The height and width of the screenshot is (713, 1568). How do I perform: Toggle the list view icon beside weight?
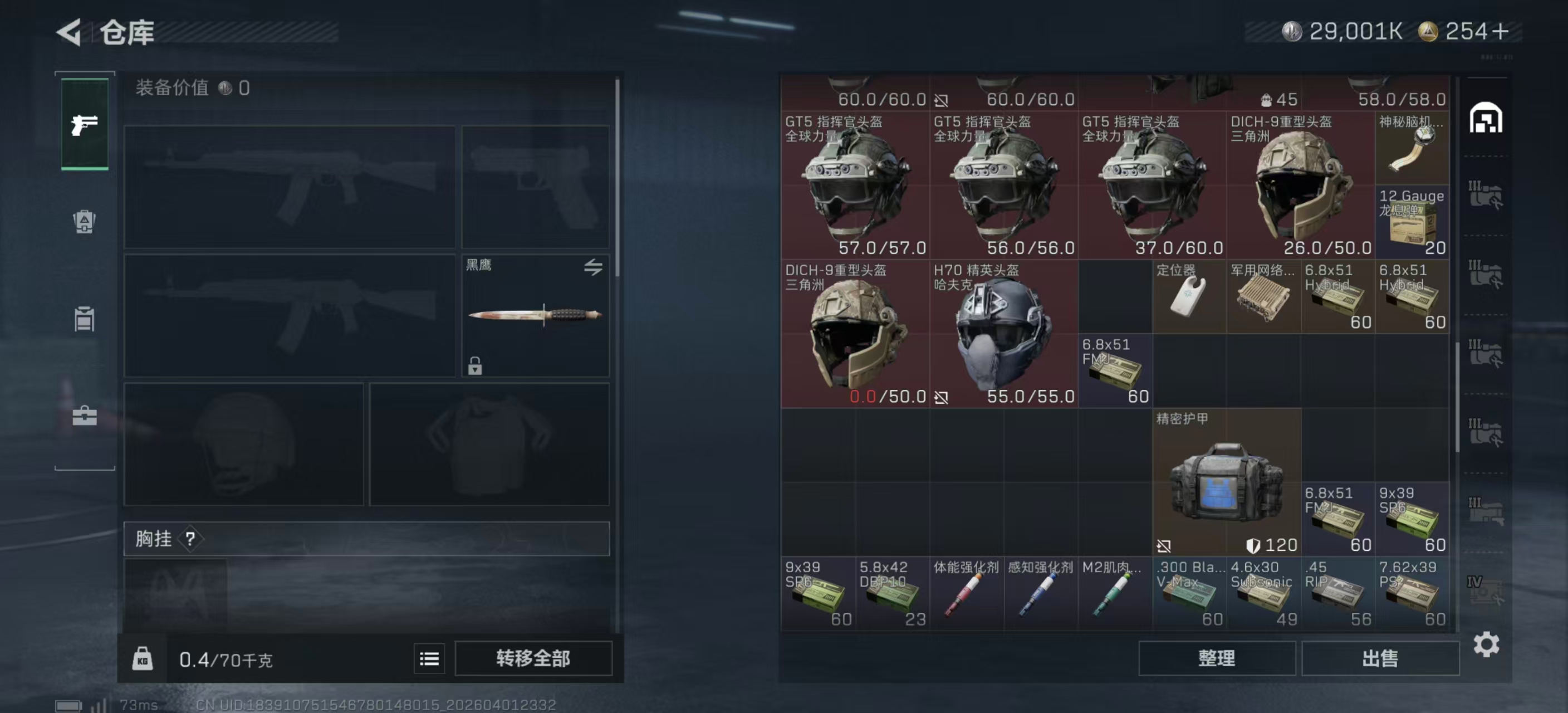(429, 658)
